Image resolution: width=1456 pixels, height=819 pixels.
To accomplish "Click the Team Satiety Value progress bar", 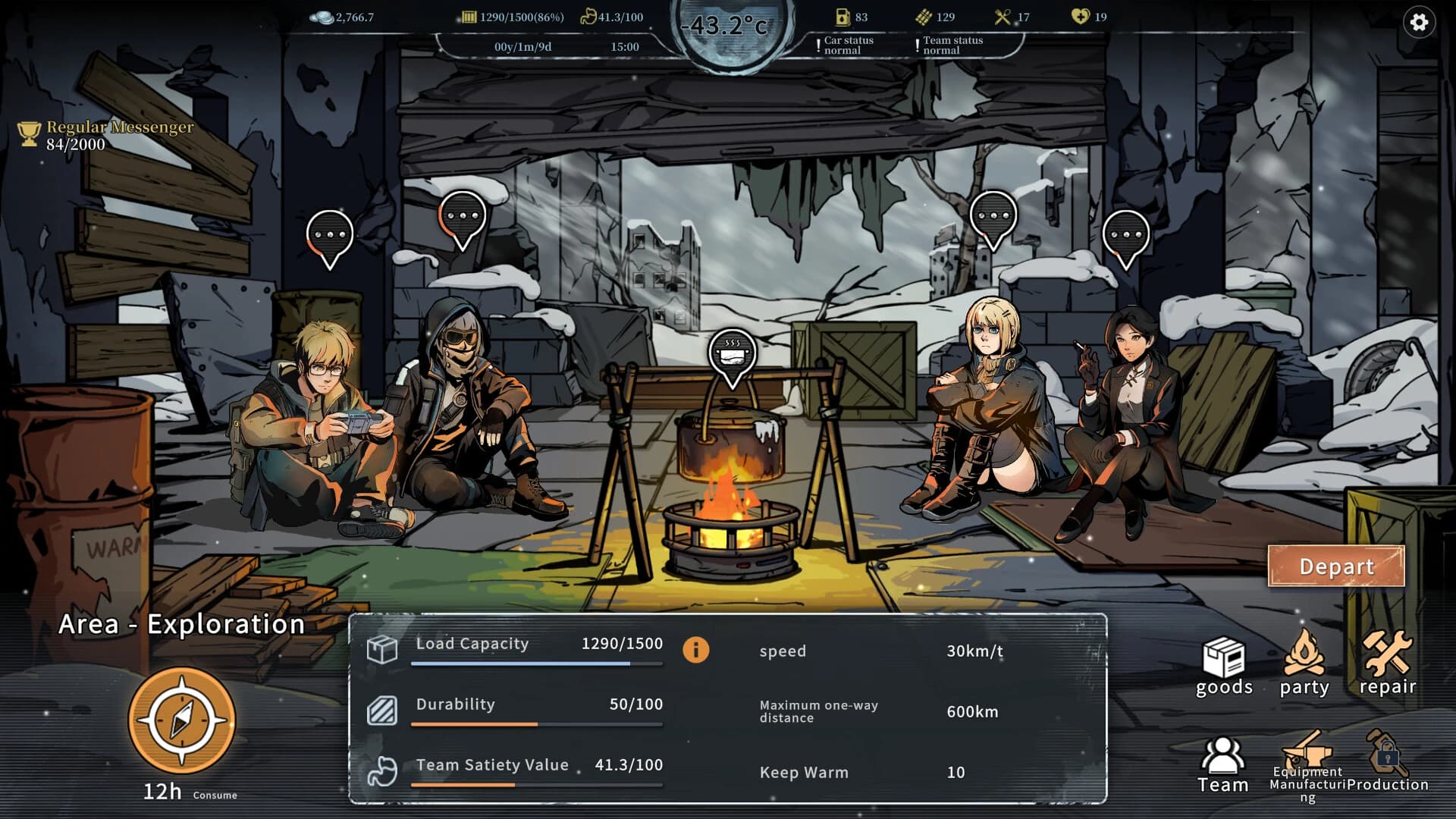I will [x=536, y=784].
